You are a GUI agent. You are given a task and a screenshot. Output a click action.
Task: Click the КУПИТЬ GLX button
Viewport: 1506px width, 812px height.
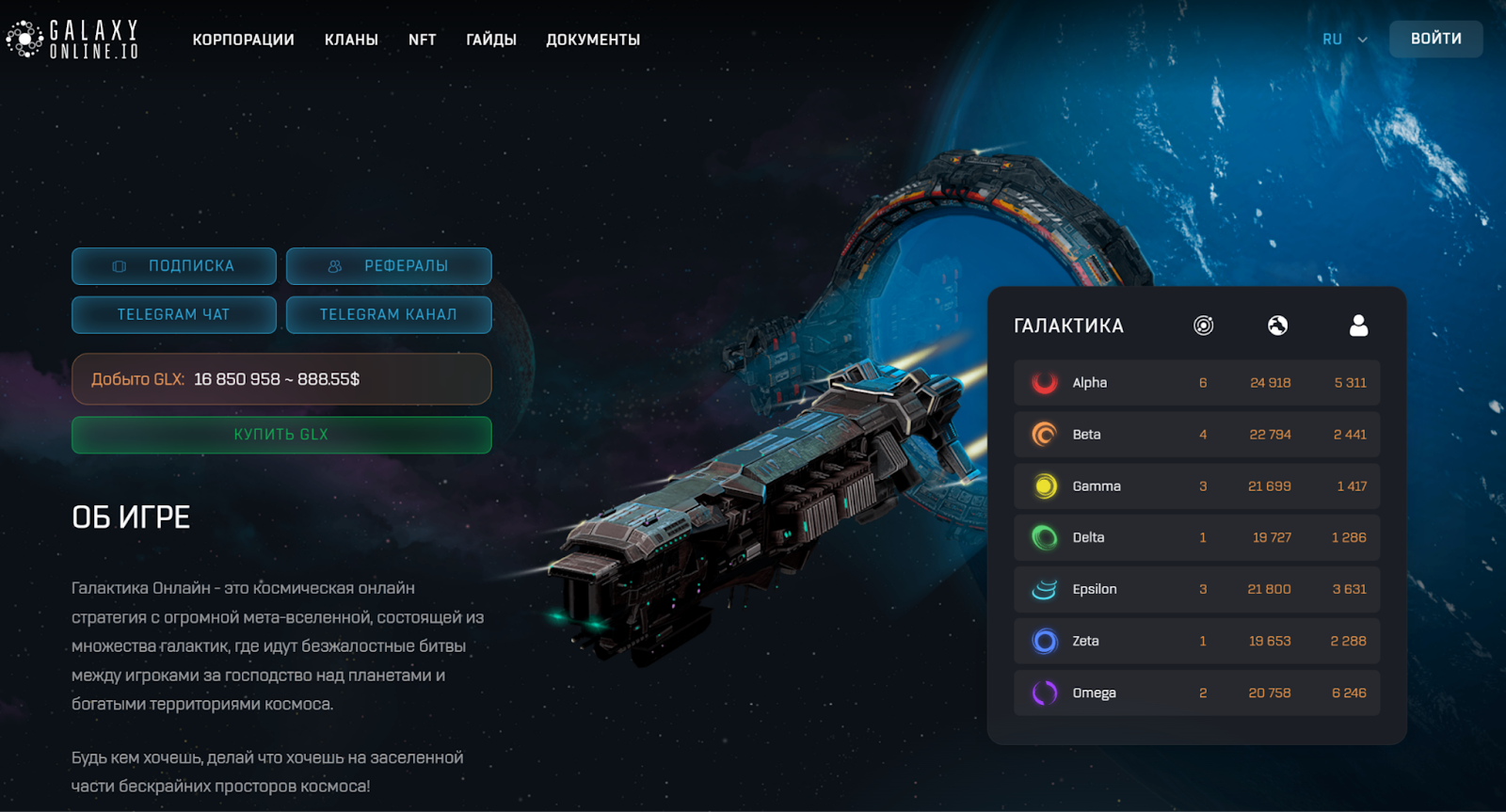coord(280,434)
